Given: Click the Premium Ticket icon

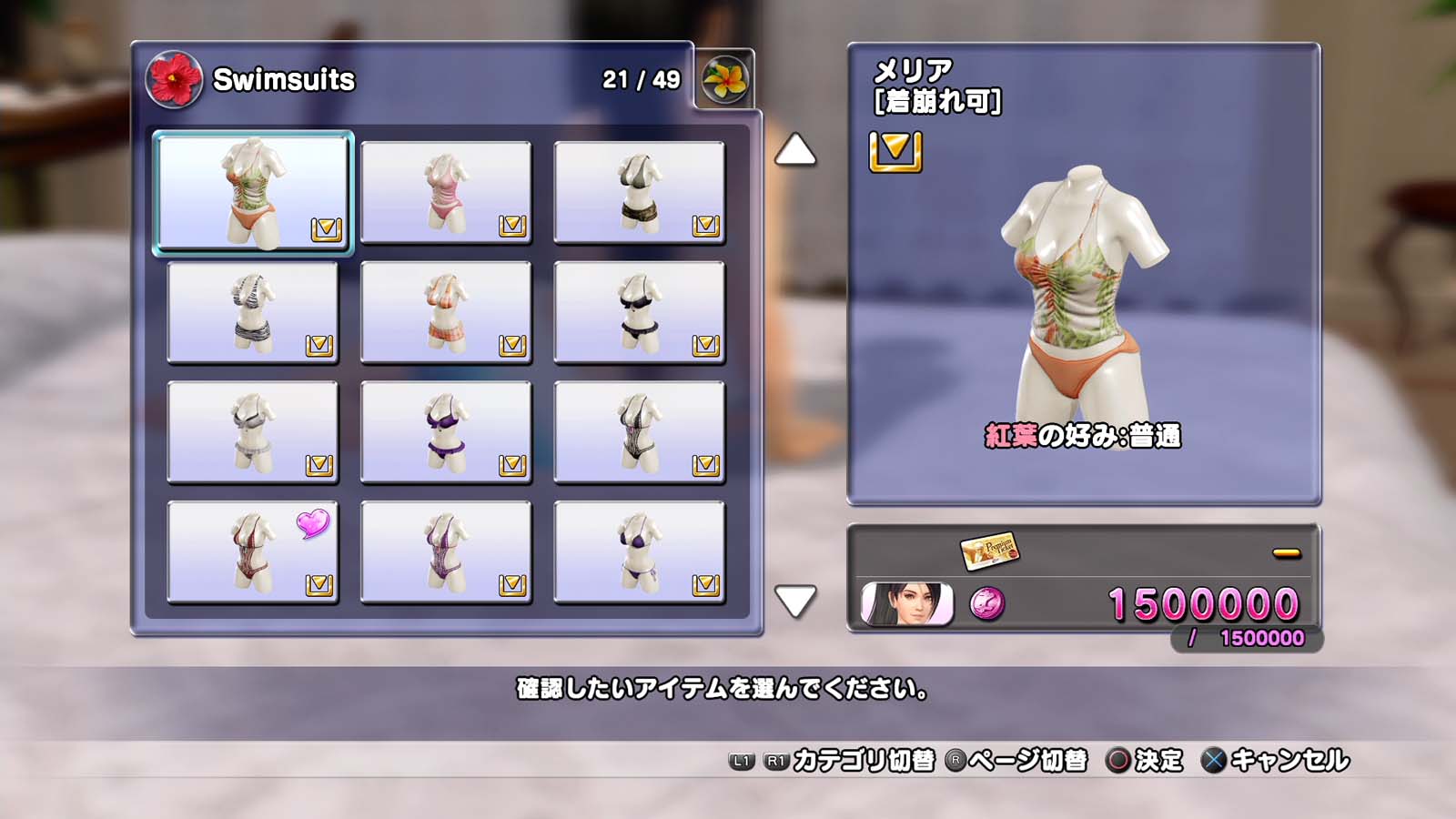Looking at the screenshot, I should [x=988, y=550].
